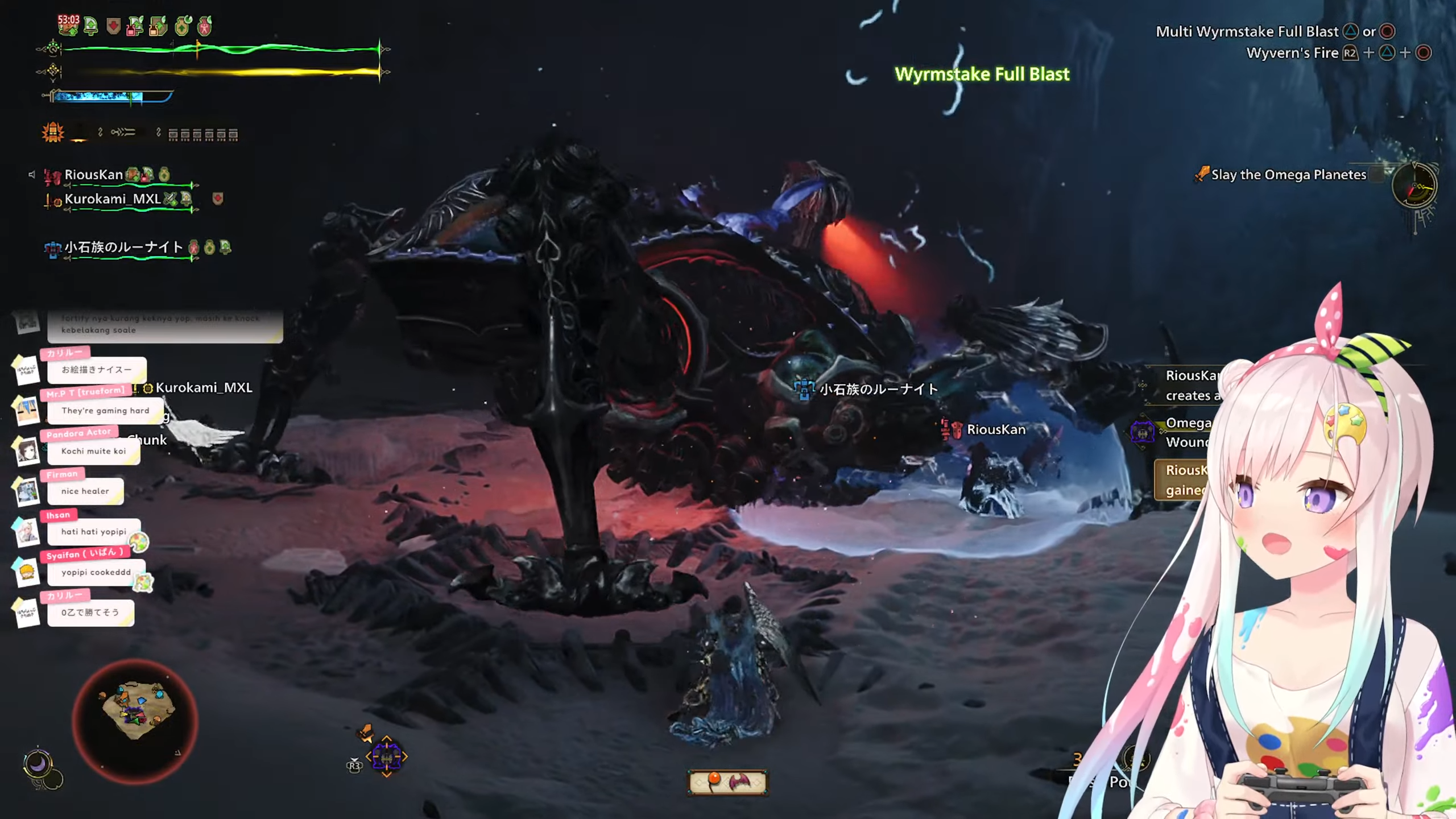Open the 'They're gaming hard' chat message
The image size is (1456, 819).
[105, 411]
